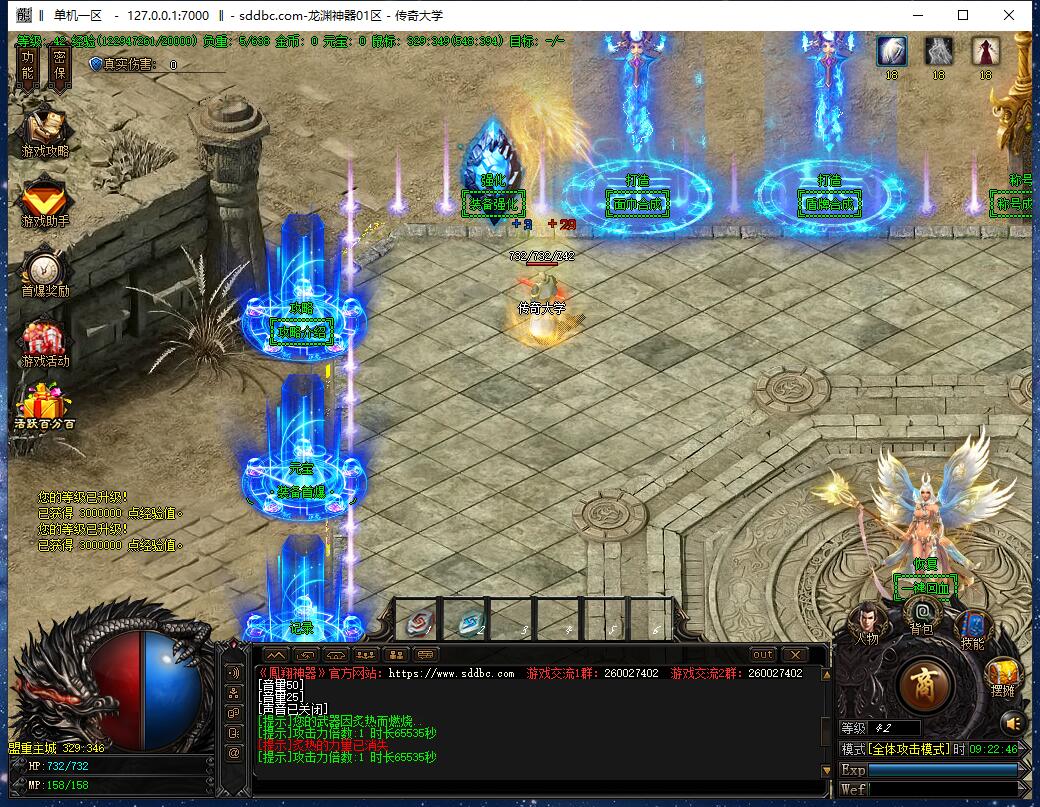The height and width of the screenshot is (807, 1040).
Task: Select the red swirl item in hotbar
Action: (x=419, y=622)
